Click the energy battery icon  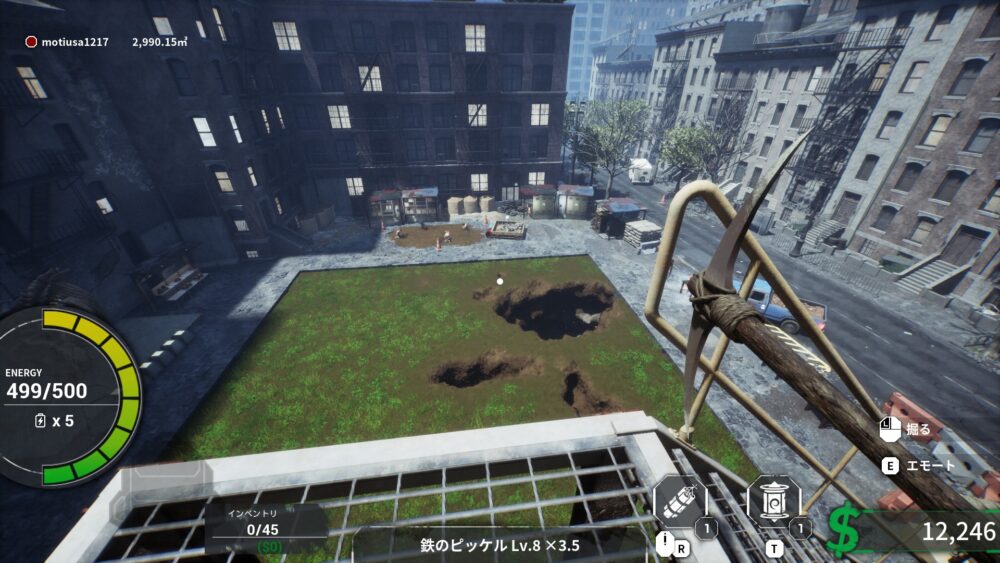pos(39,421)
